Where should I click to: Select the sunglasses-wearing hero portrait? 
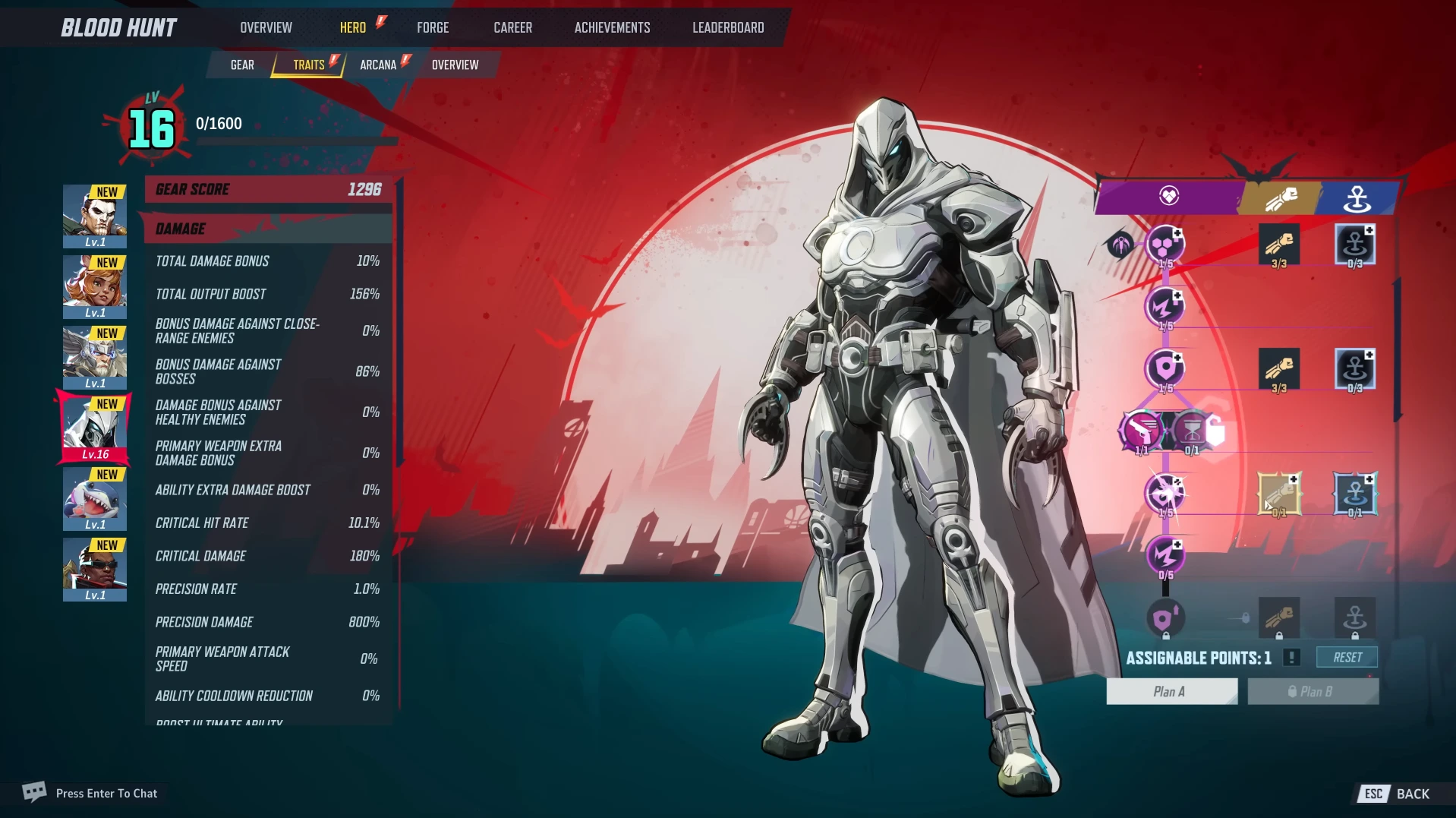95,569
